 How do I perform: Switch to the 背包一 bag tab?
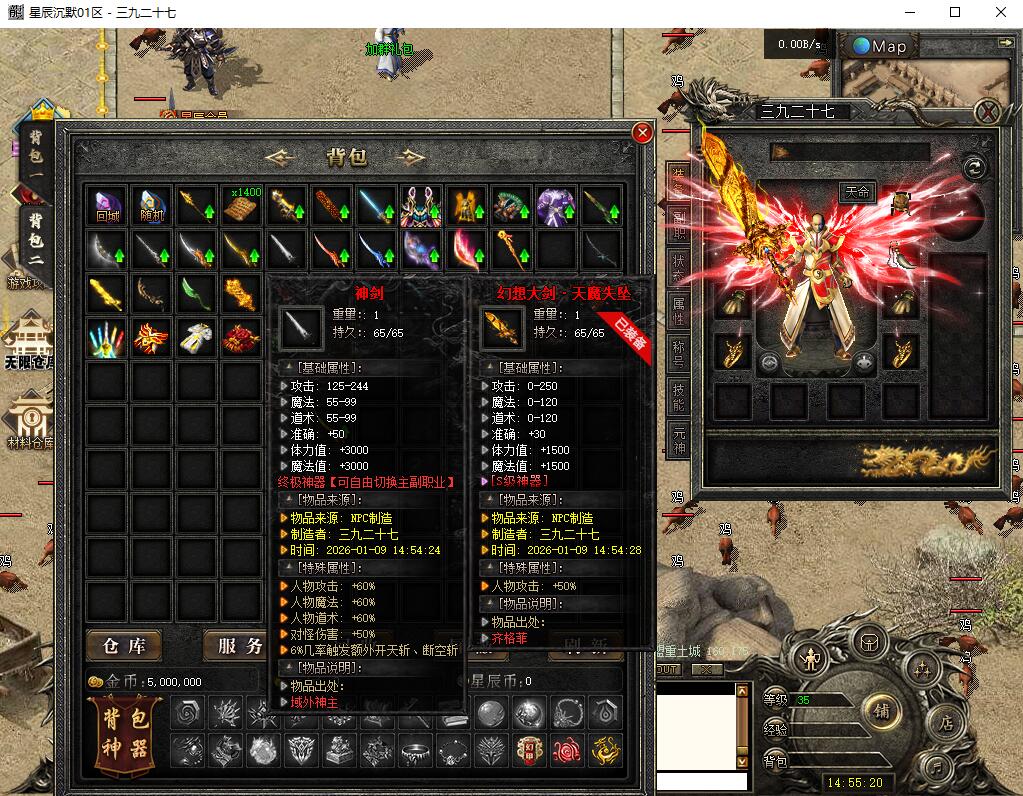(x=35, y=155)
